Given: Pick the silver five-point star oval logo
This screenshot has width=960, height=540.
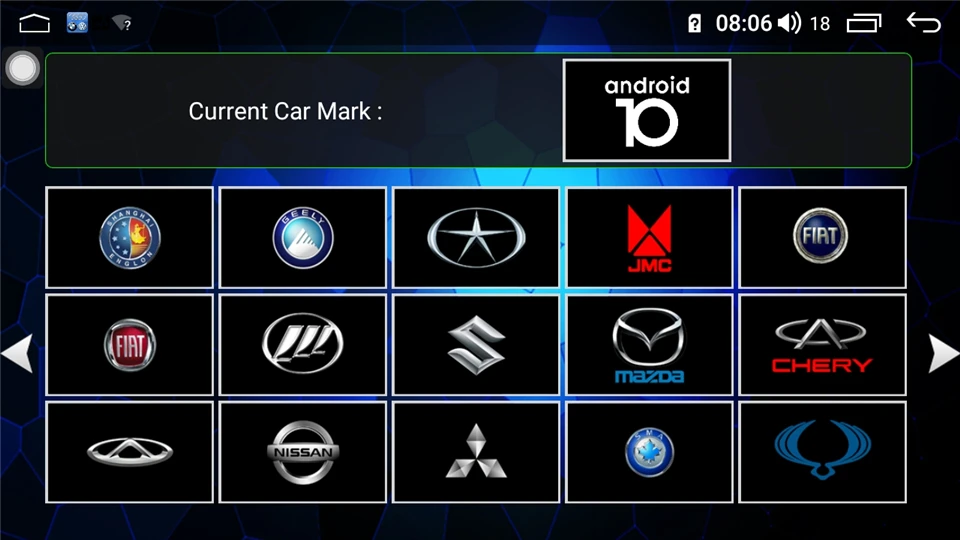Looking at the screenshot, I should (x=475, y=238).
